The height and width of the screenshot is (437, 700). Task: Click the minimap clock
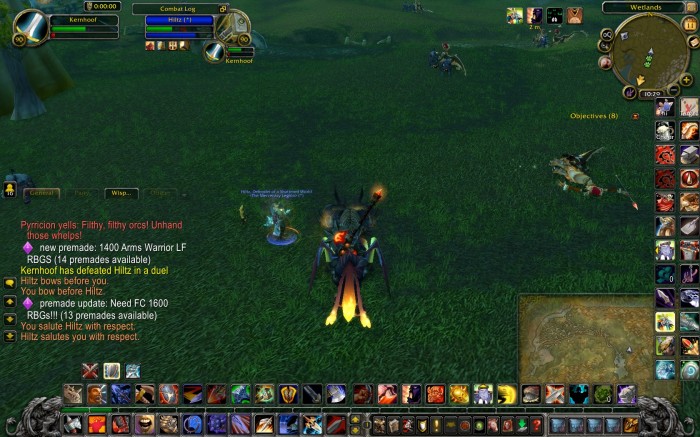click(x=650, y=92)
